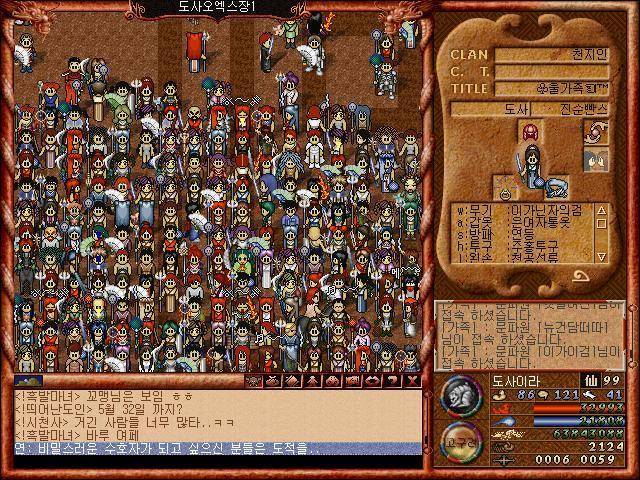Toggle the eyes face icon in character panel
This screenshot has width=640, height=480.
click(596, 159)
